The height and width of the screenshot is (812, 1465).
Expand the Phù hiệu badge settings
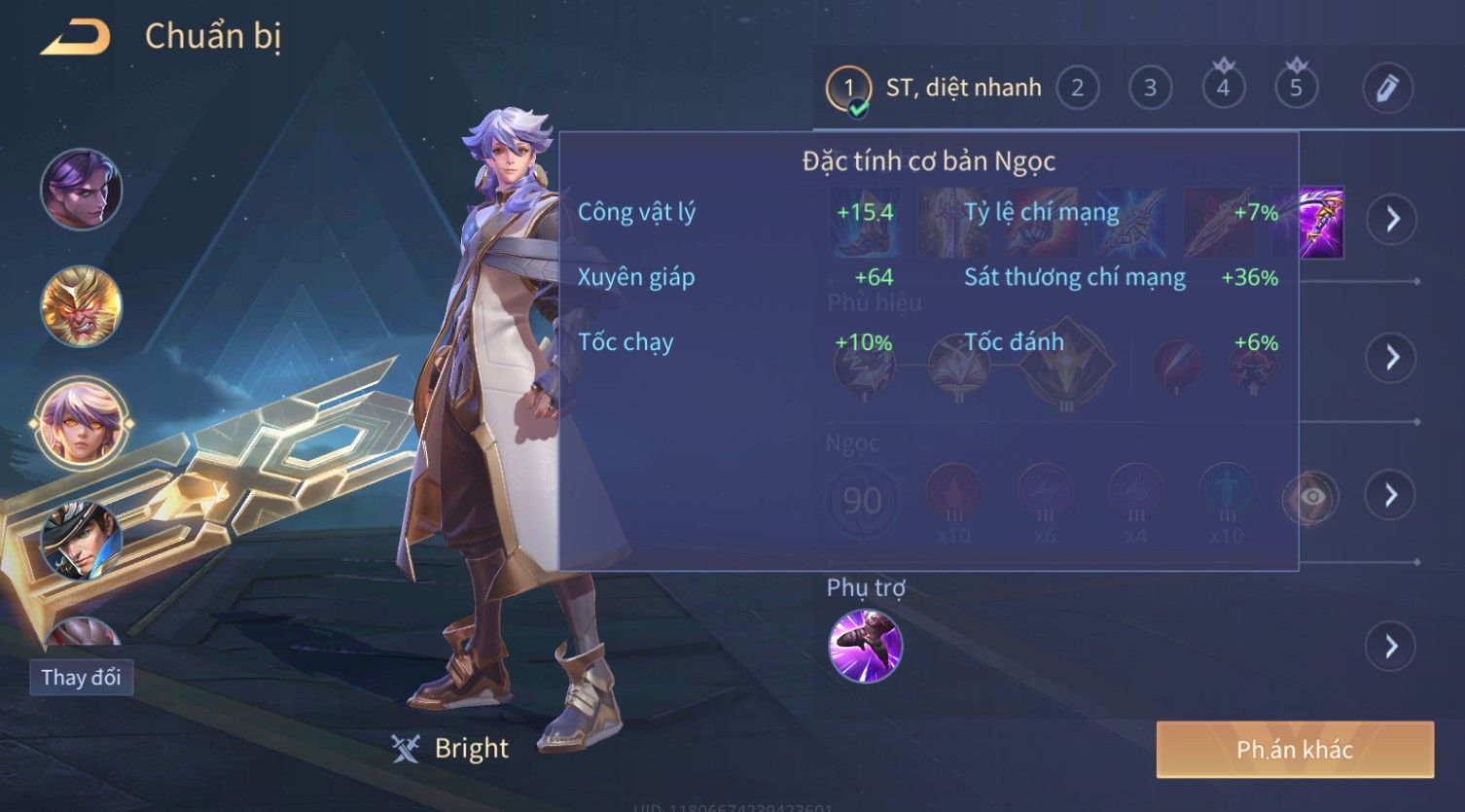tap(1392, 358)
